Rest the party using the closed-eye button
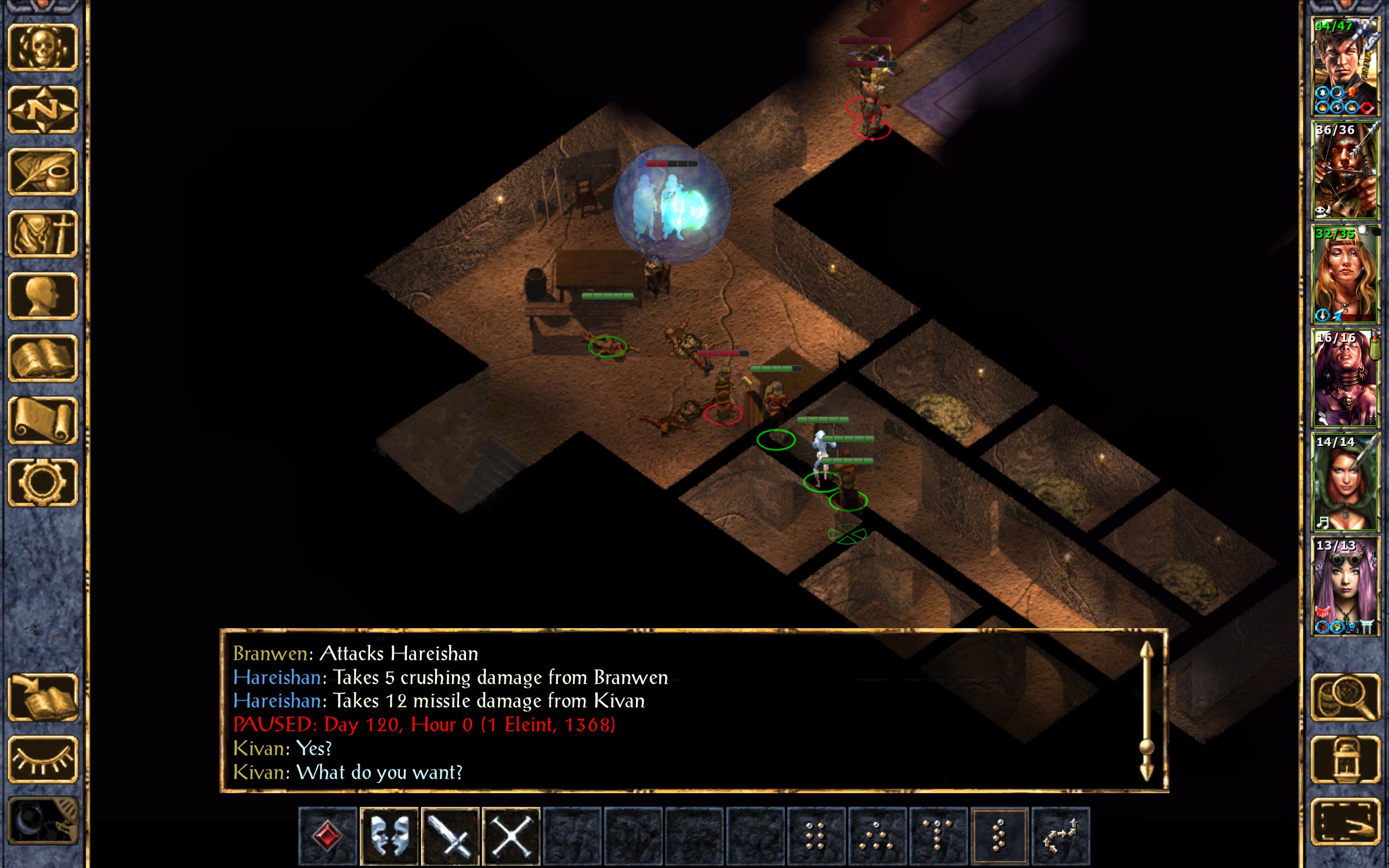The width and height of the screenshot is (1389, 868). click(42, 759)
